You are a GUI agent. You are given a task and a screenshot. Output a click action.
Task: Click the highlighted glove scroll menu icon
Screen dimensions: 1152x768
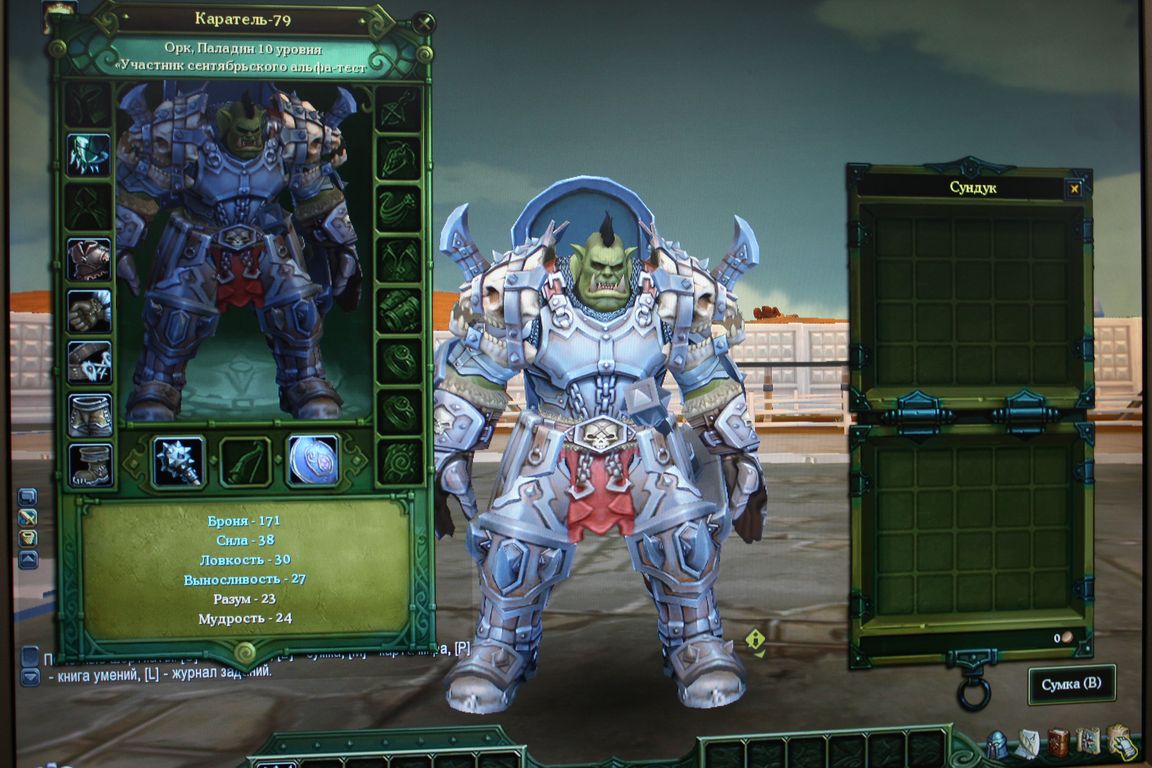coord(1121,743)
